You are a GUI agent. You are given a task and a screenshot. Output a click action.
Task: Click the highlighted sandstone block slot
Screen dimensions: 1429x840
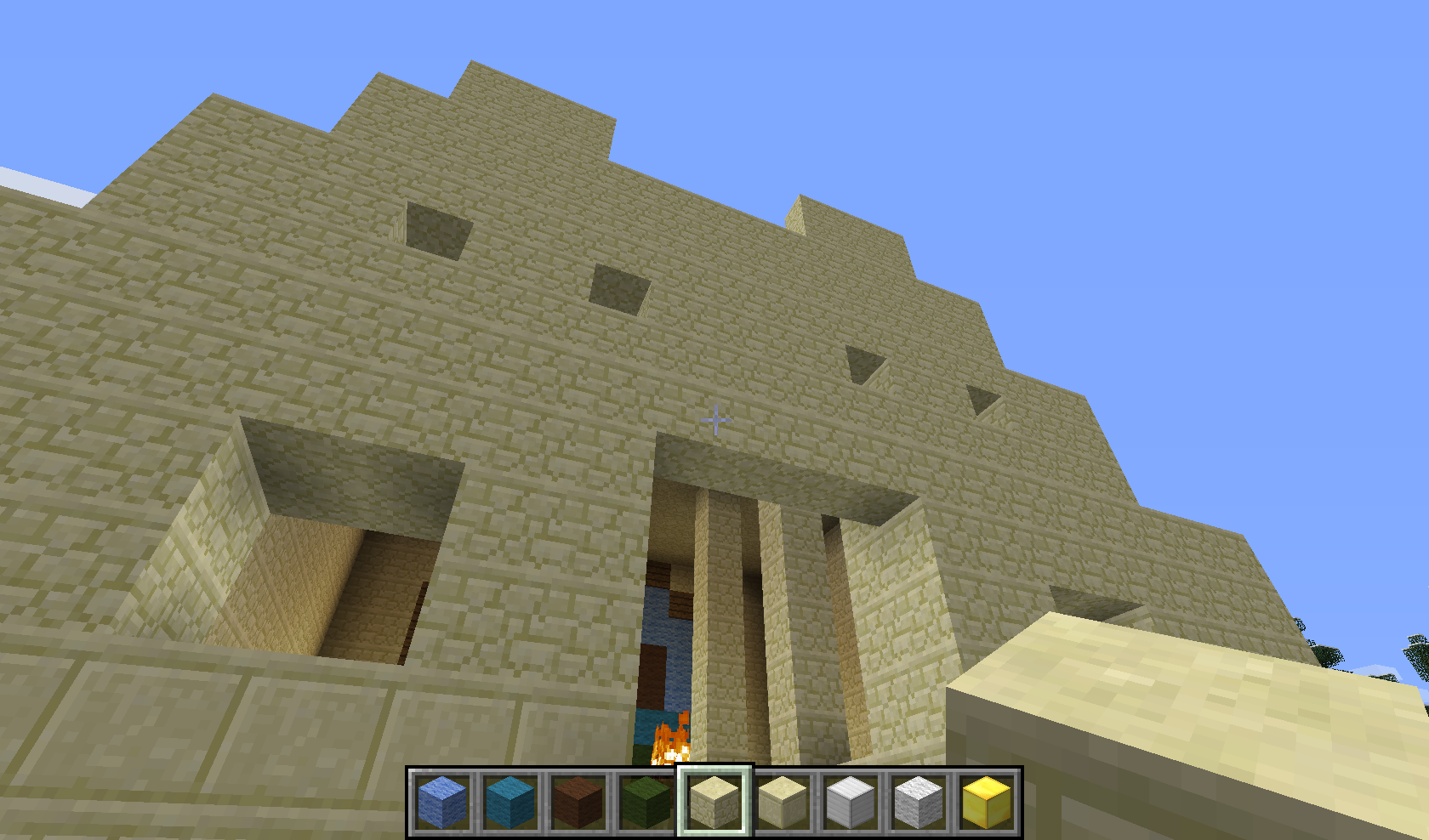(714, 802)
